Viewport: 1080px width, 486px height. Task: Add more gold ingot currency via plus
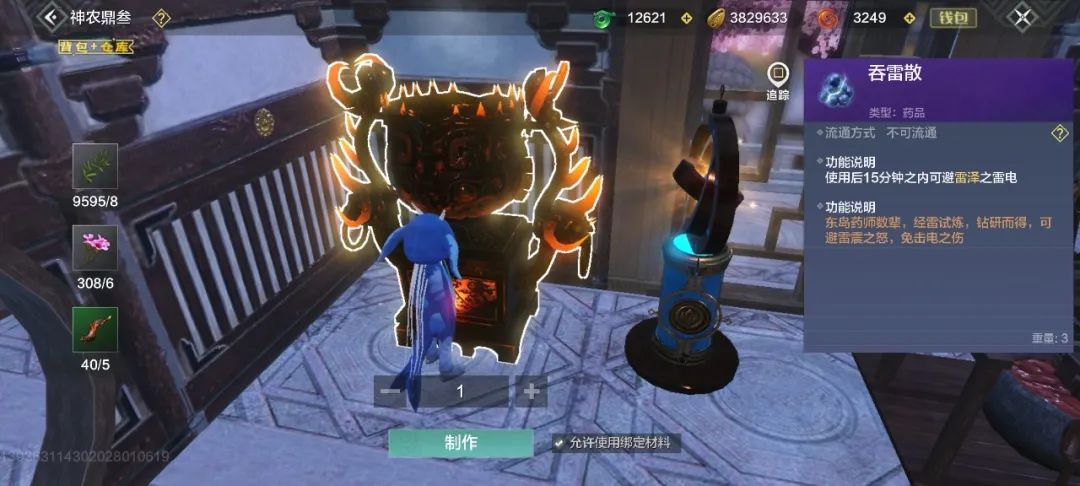click(x=804, y=18)
